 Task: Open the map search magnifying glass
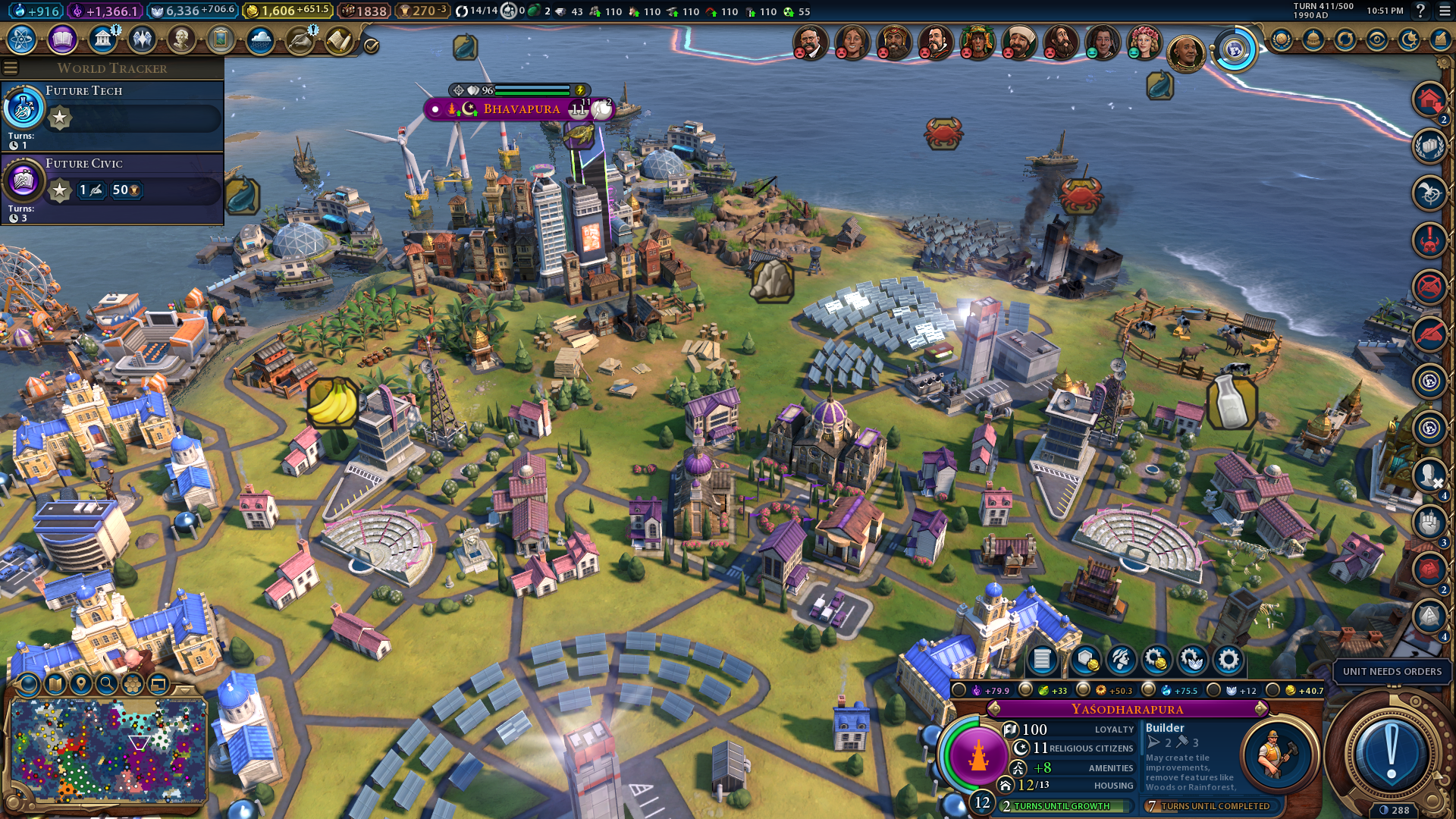[107, 684]
